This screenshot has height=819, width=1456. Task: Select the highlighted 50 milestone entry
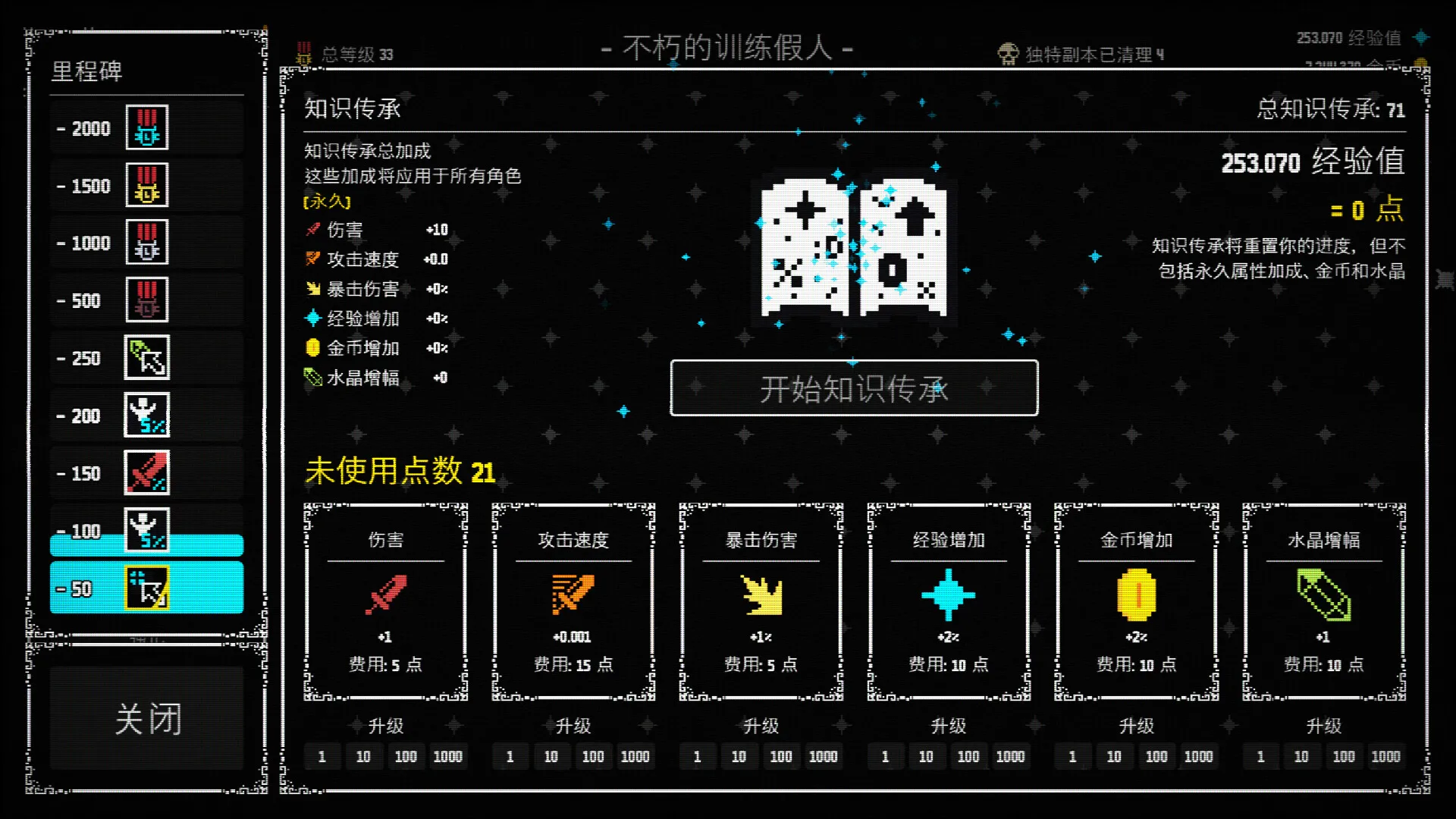click(x=146, y=588)
